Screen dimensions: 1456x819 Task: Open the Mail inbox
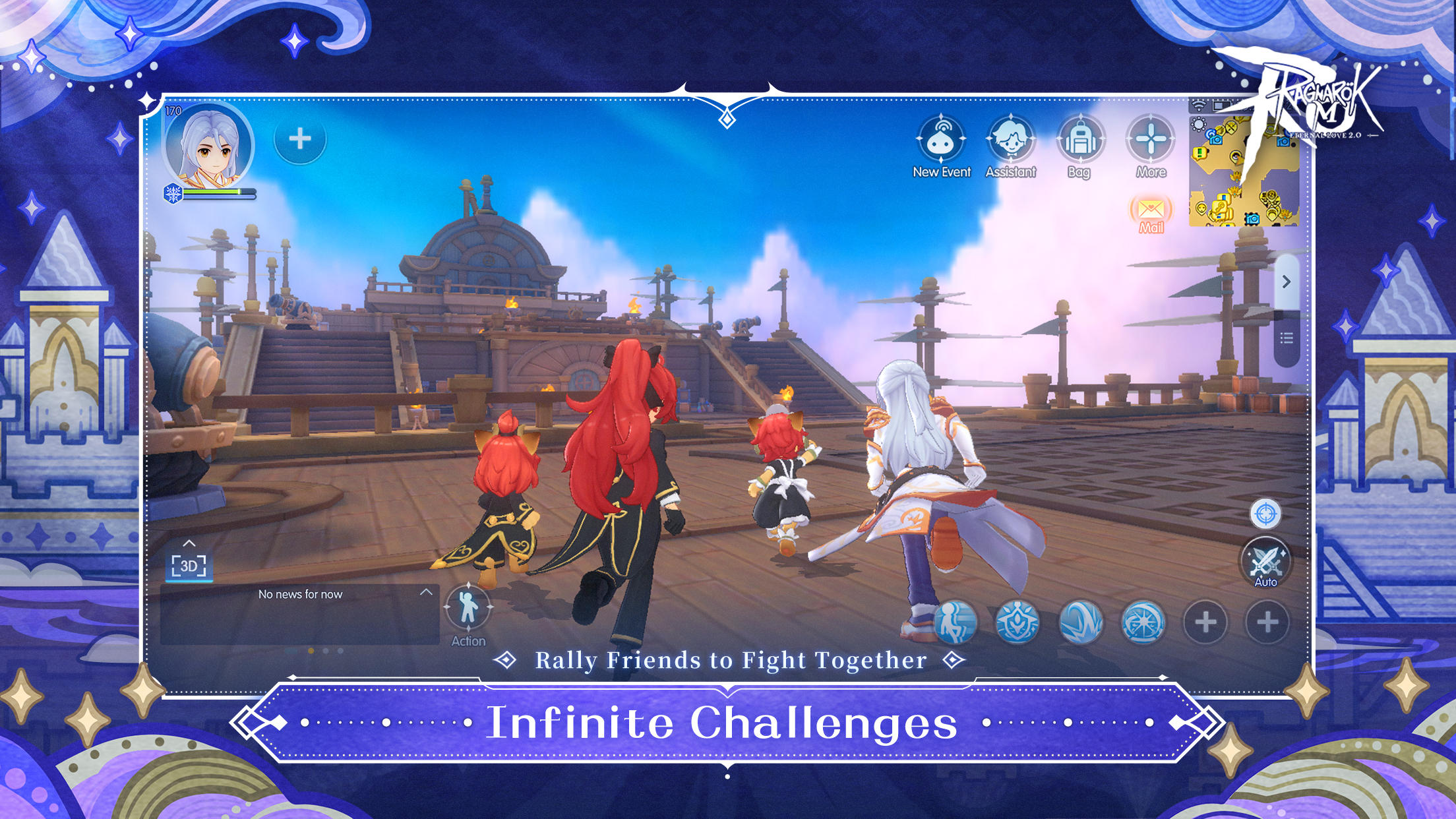pyautogui.click(x=1150, y=210)
